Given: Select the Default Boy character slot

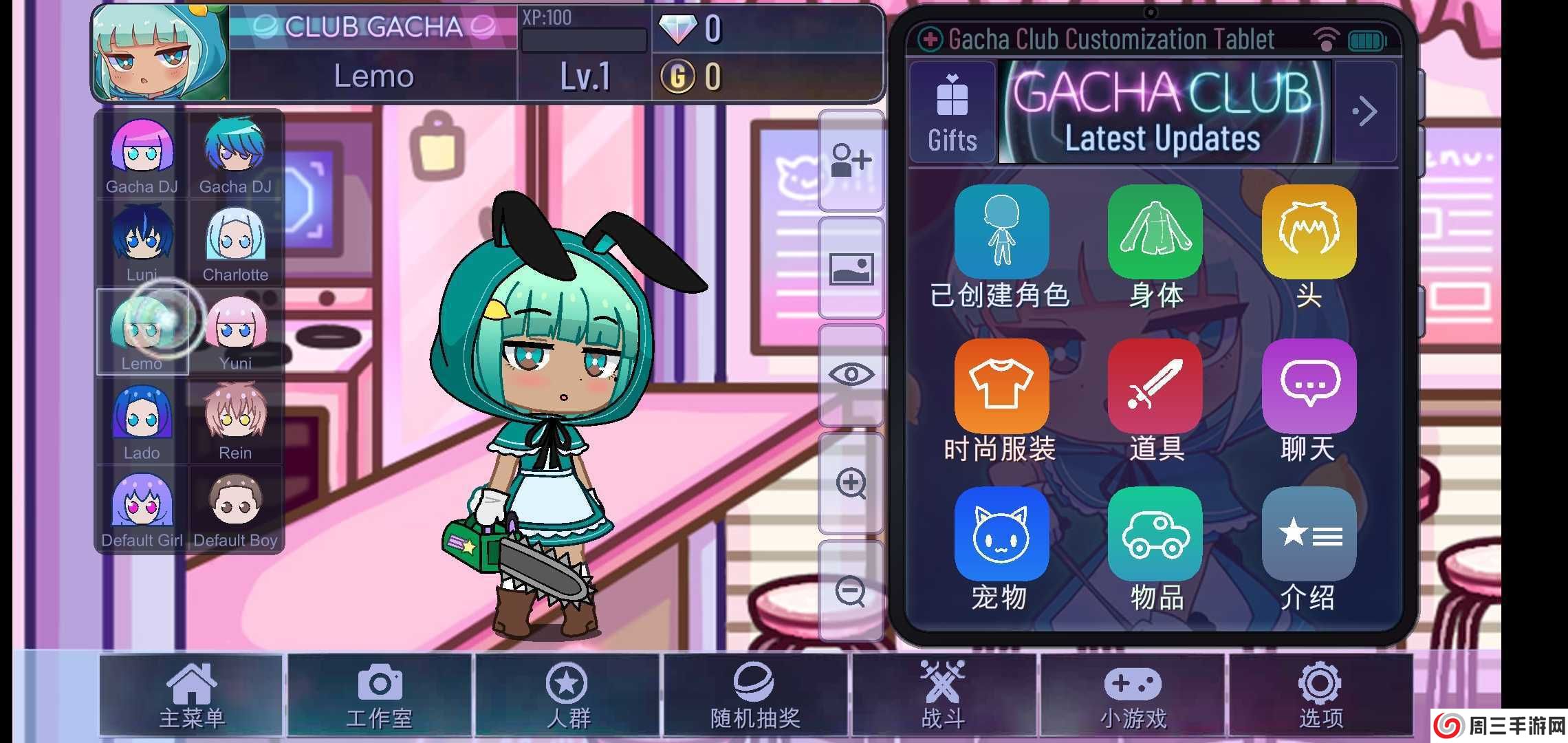Looking at the screenshot, I should pyautogui.click(x=235, y=510).
